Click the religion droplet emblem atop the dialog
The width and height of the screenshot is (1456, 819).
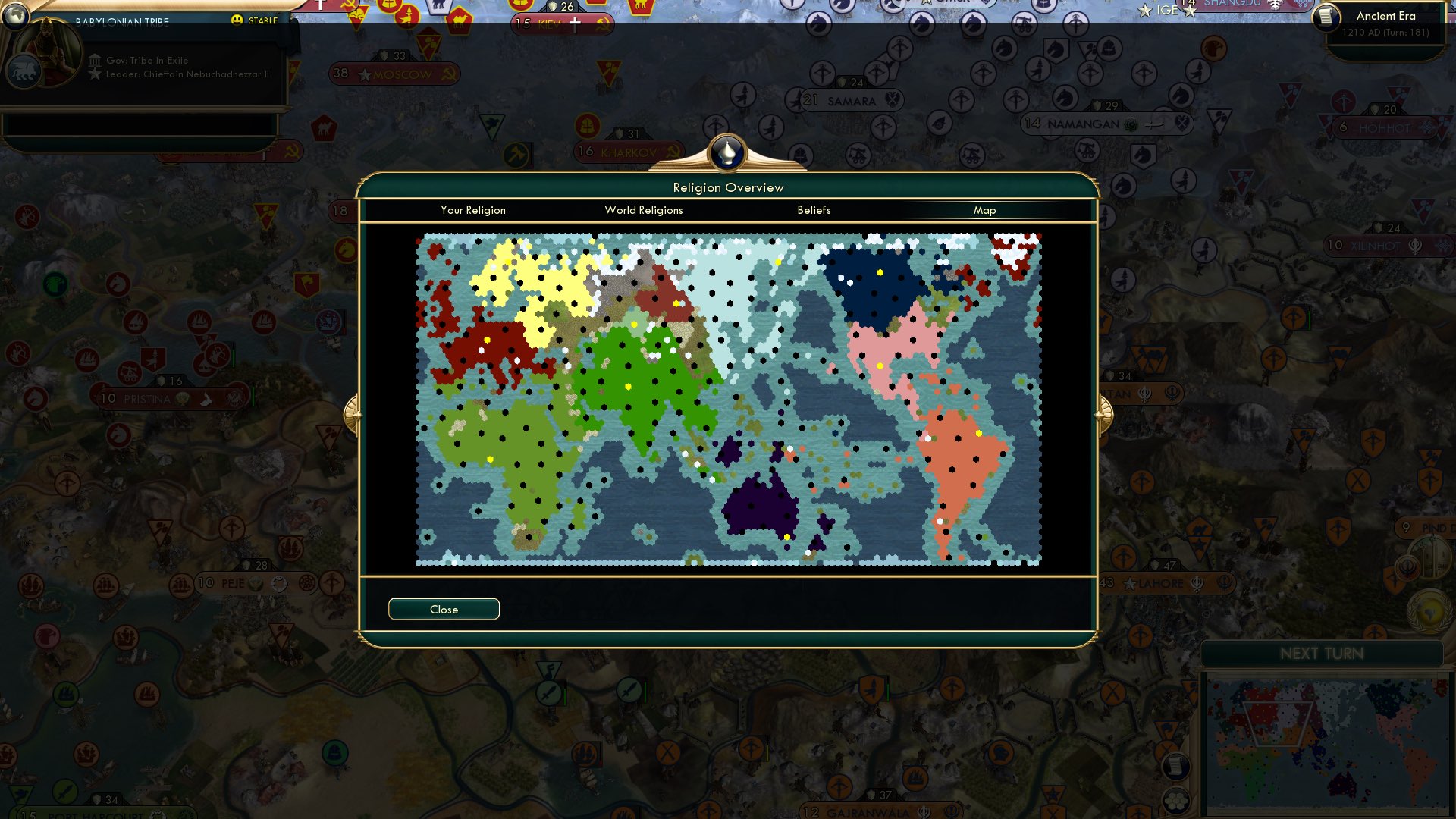(727, 152)
